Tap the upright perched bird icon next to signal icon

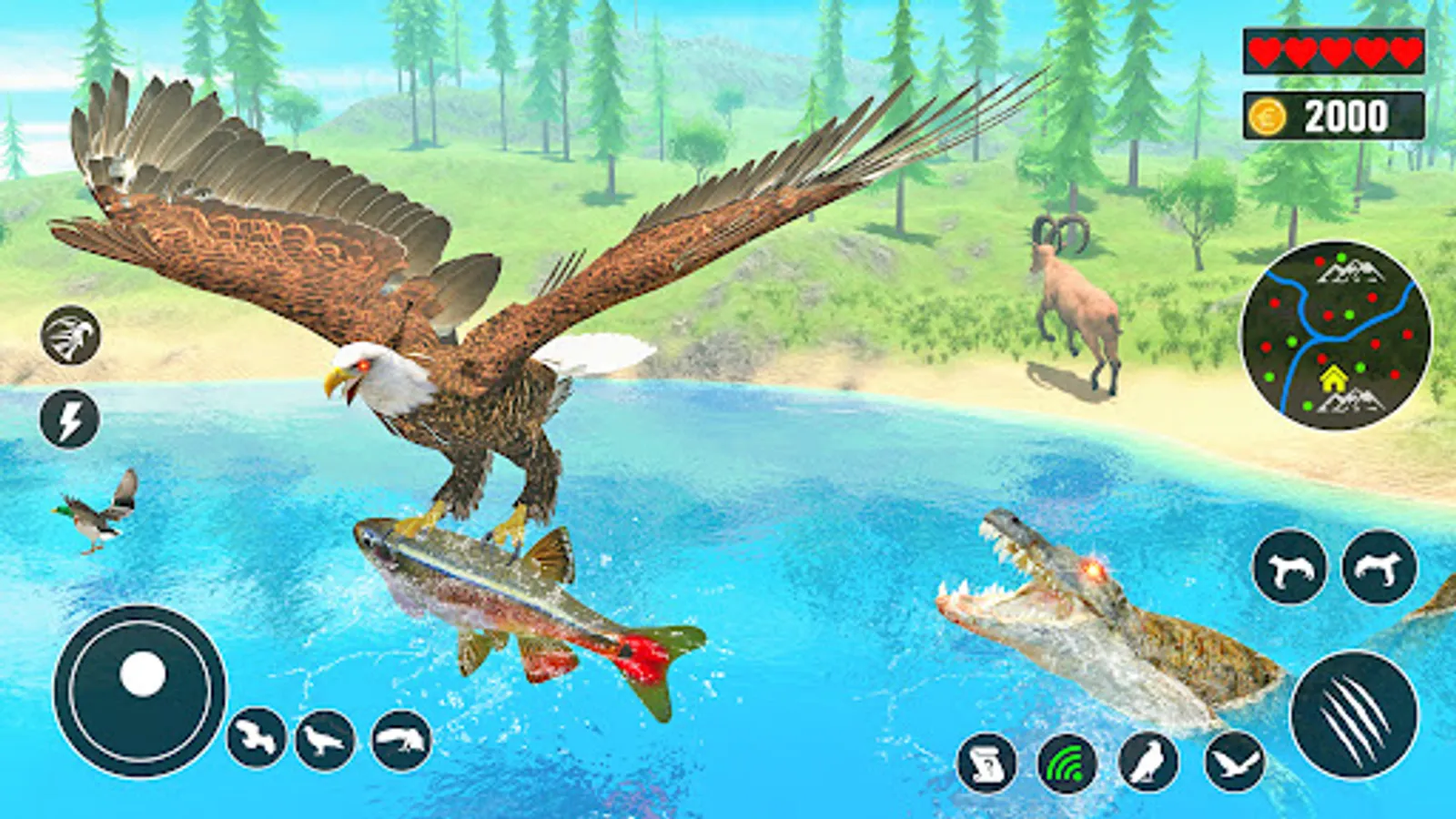(x=1148, y=763)
